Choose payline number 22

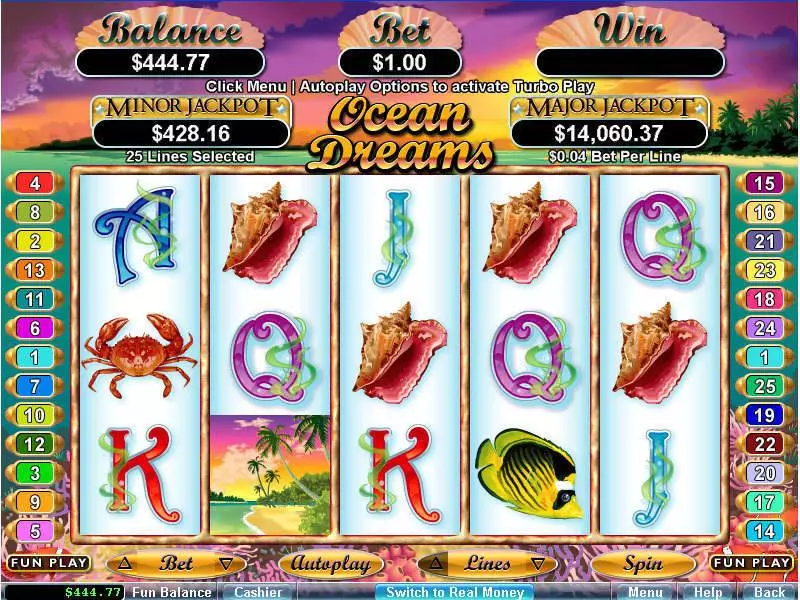(764, 444)
